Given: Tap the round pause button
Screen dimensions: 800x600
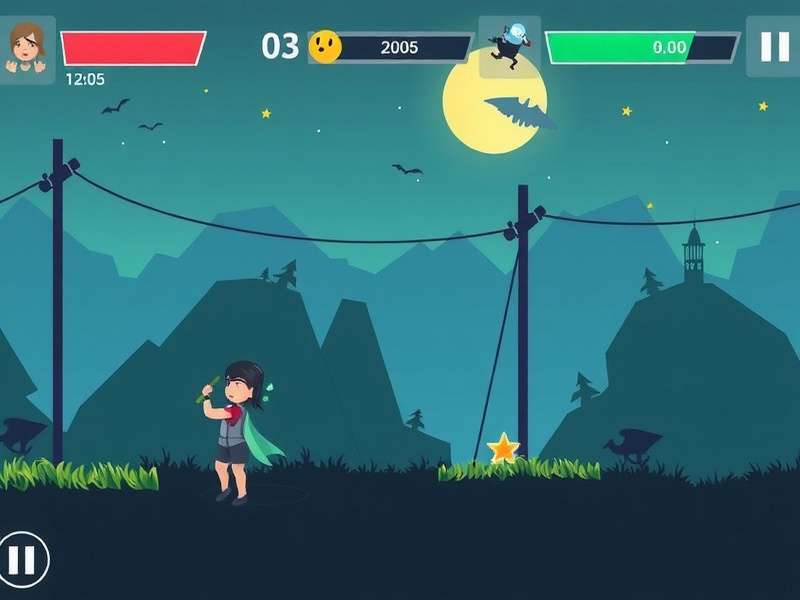Looking at the screenshot, I should coord(22,559).
